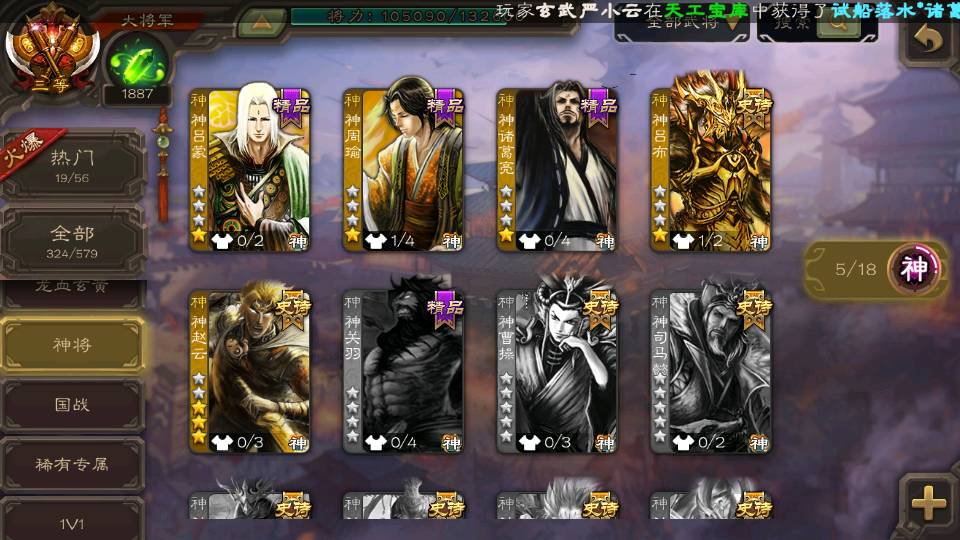Inspect the 神司马懿 hero card
This screenshot has width=960, height=540.
[x=711, y=372]
